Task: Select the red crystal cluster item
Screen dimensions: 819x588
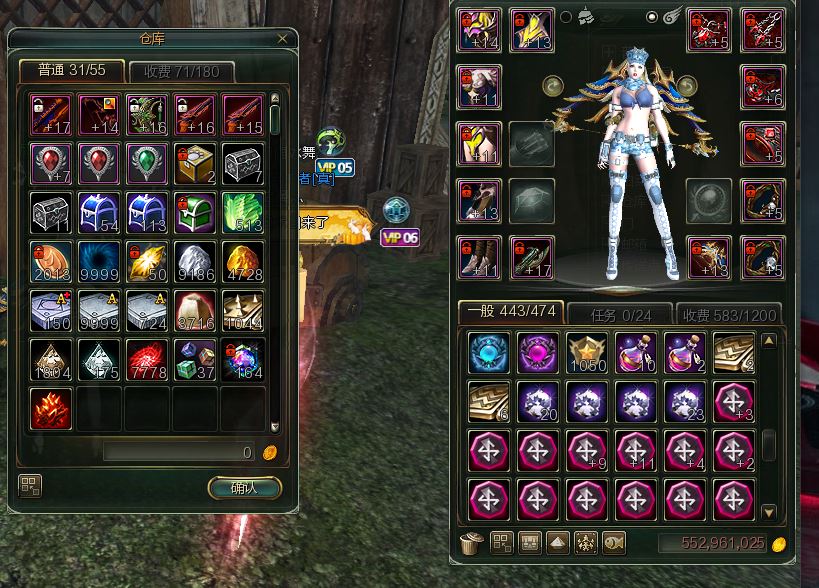Action: 50,408
